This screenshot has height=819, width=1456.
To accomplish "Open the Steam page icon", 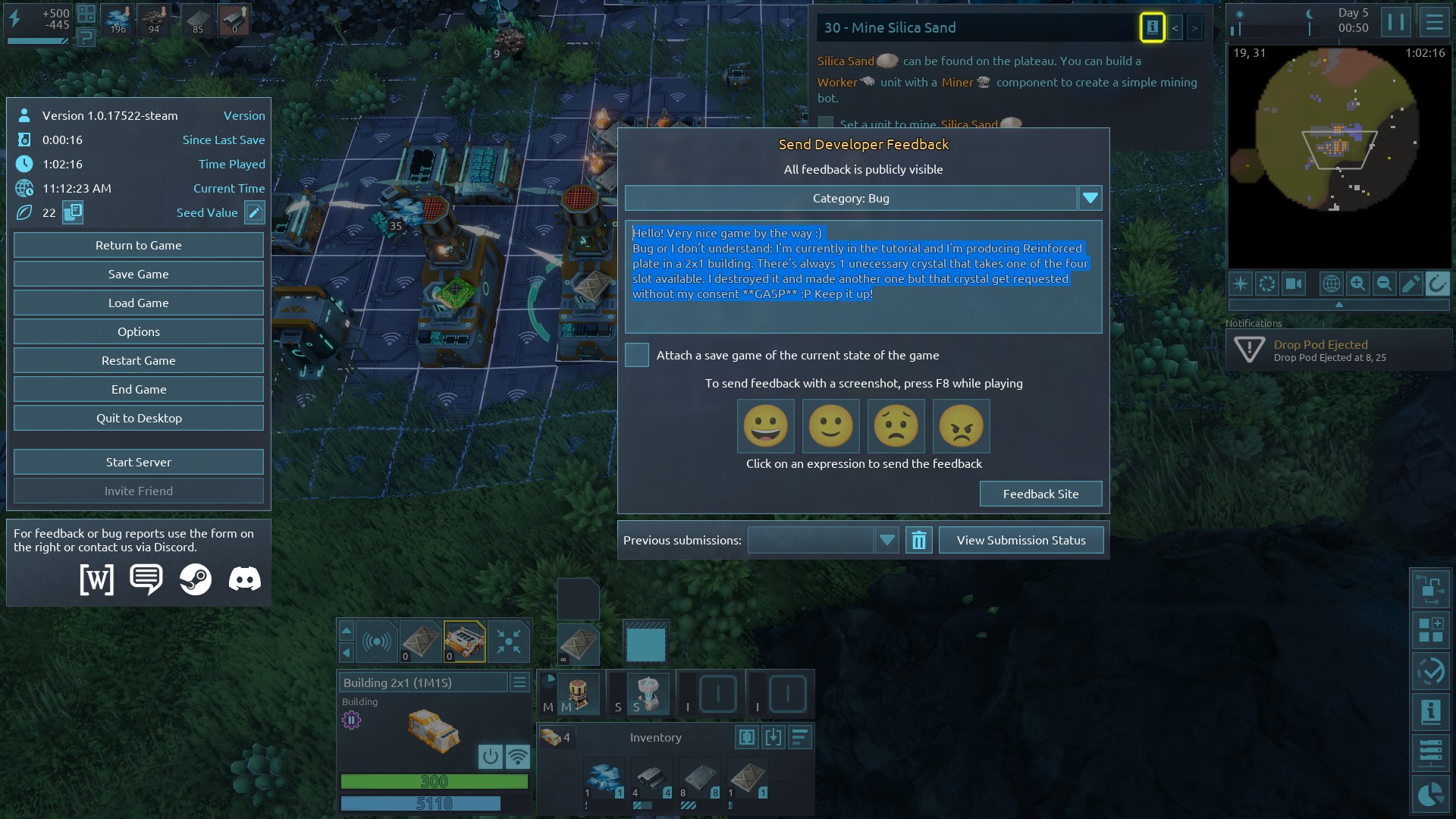I will (x=196, y=579).
